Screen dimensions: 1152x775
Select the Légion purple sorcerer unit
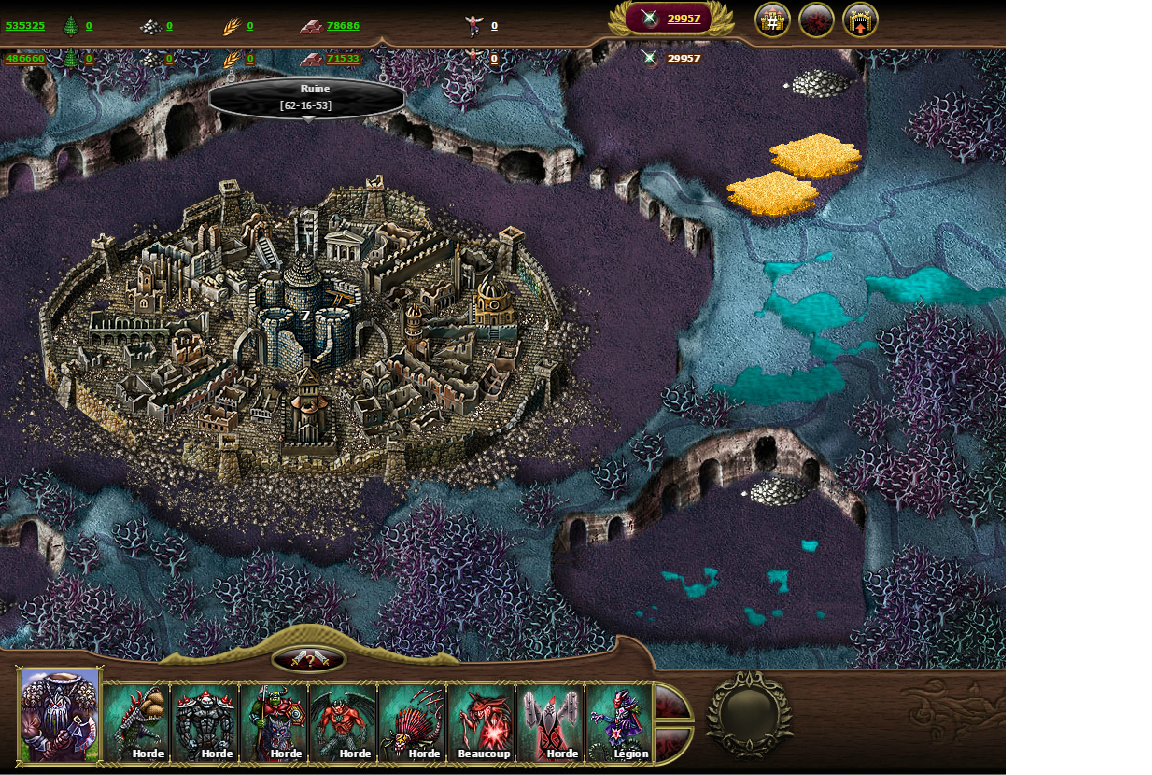tap(620, 722)
